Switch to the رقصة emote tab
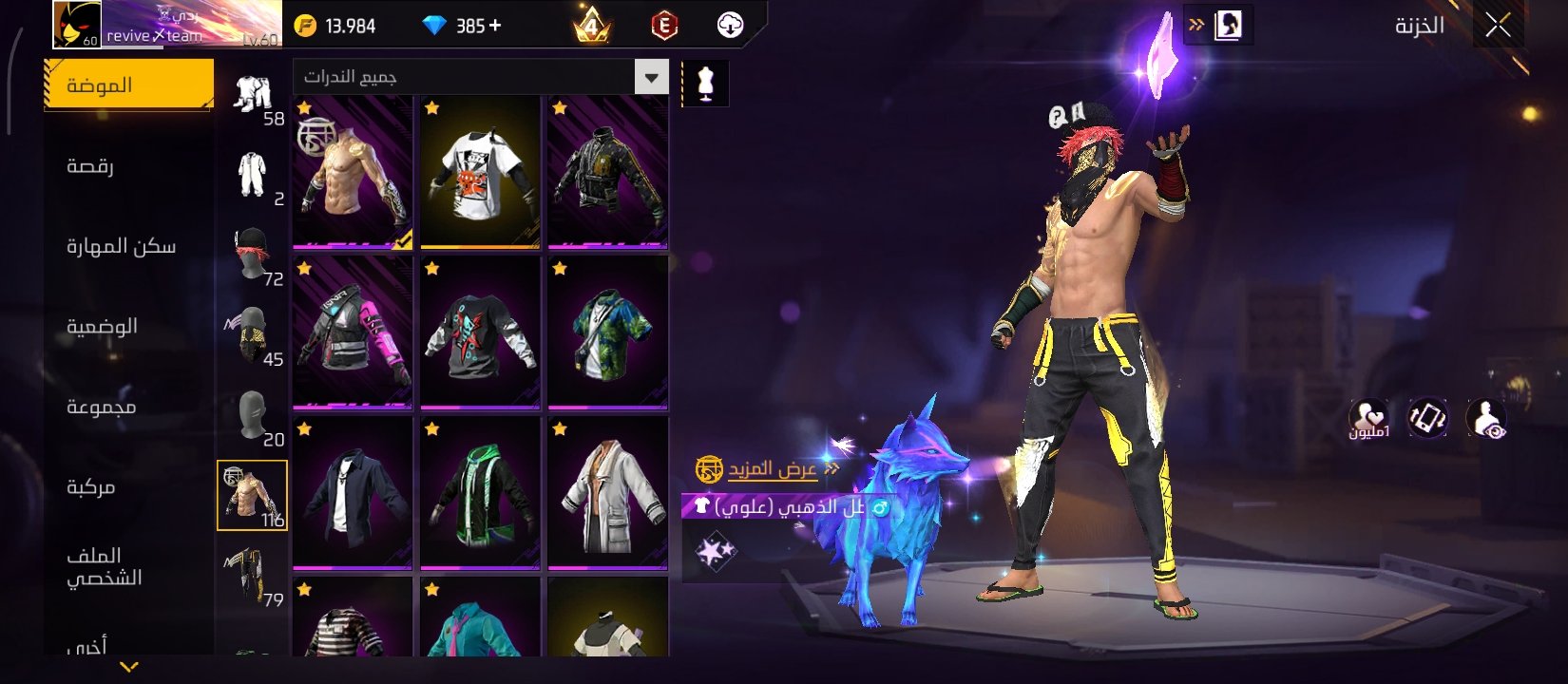 coord(91,166)
